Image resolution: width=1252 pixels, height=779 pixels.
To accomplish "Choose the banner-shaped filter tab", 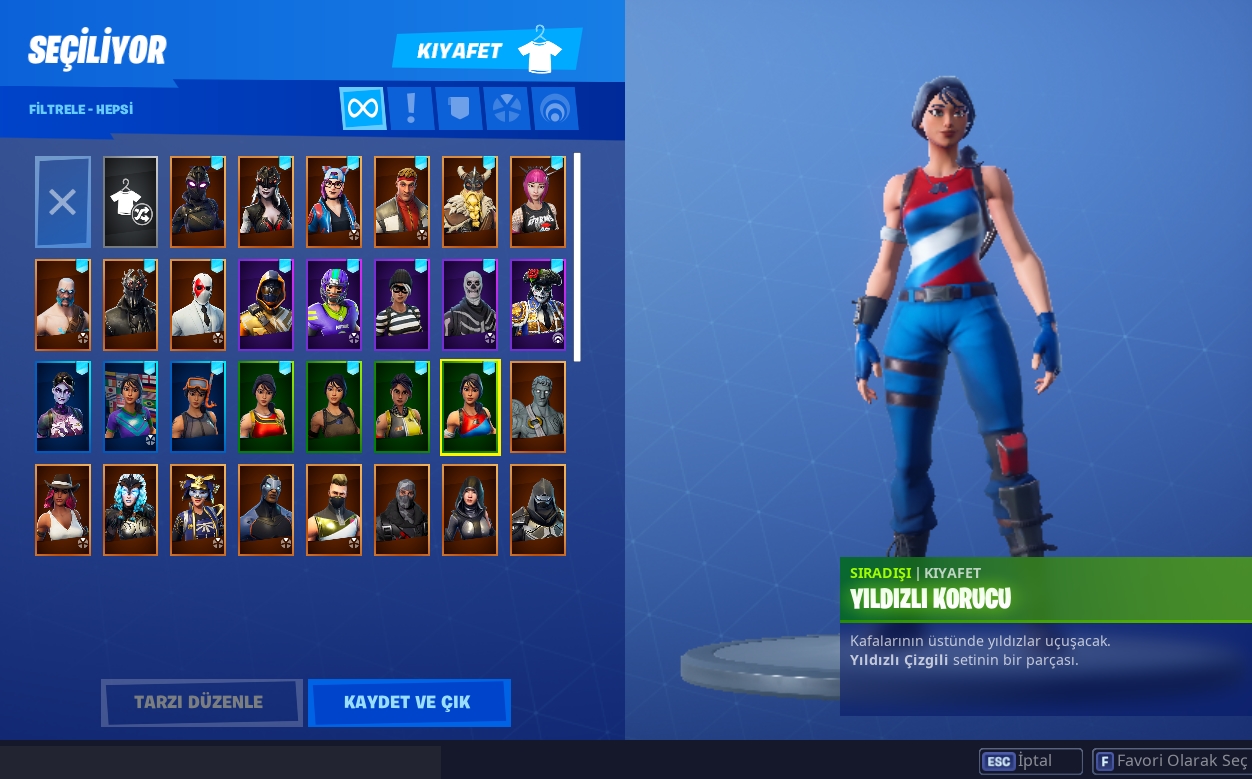I will [x=458, y=108].
